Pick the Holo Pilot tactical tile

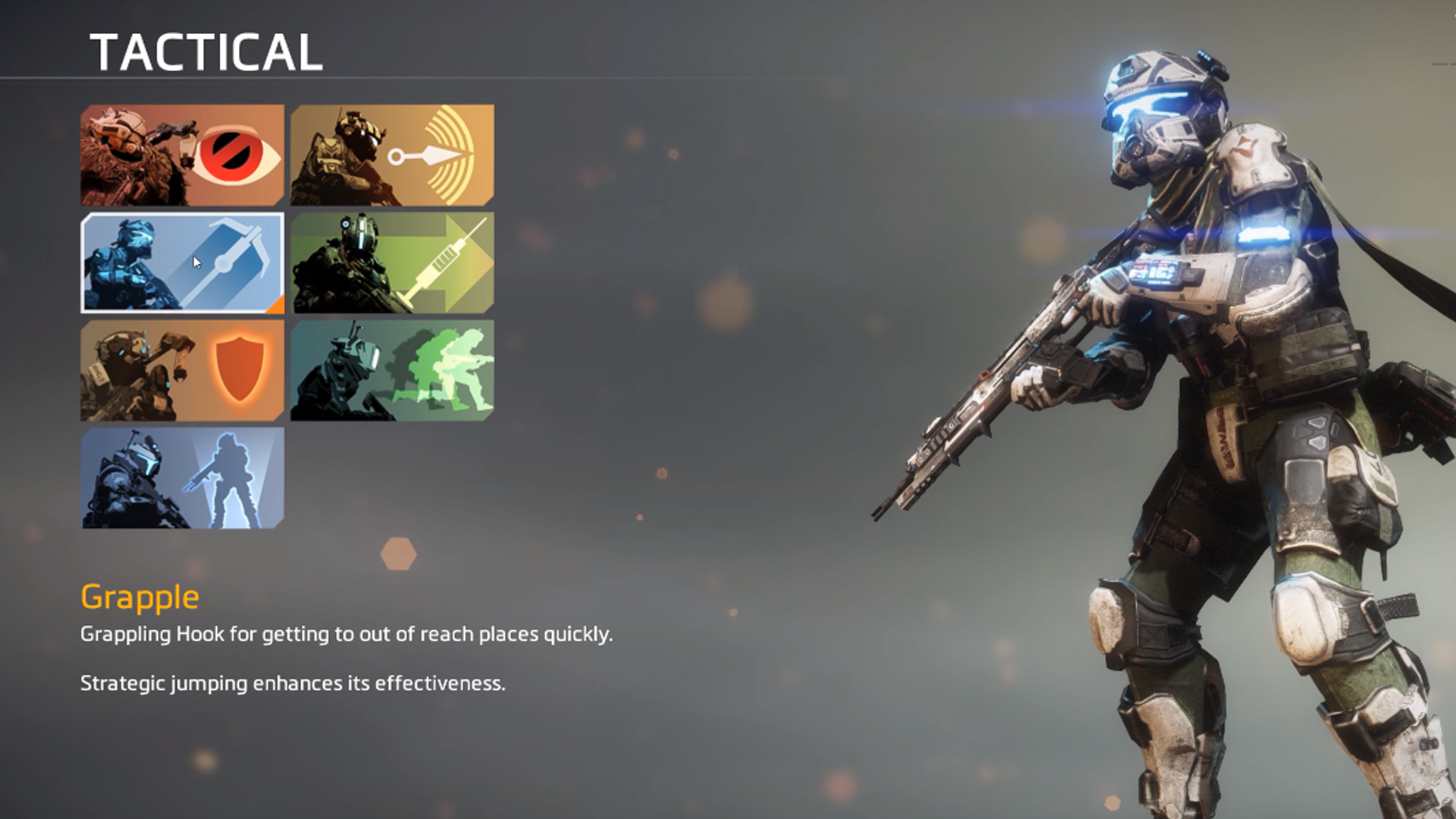[x=182, y=478]
